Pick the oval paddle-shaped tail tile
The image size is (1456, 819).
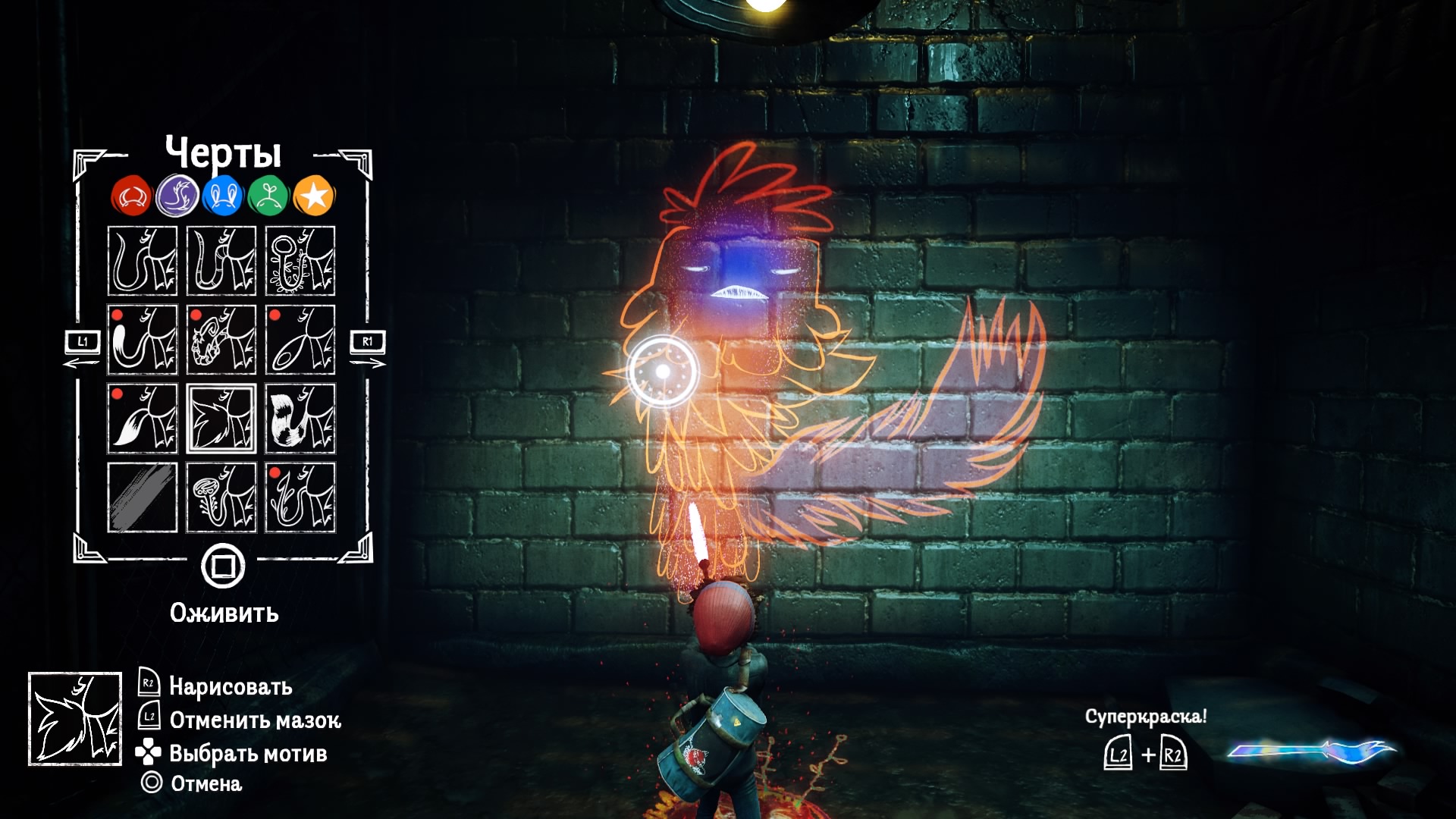300,340
